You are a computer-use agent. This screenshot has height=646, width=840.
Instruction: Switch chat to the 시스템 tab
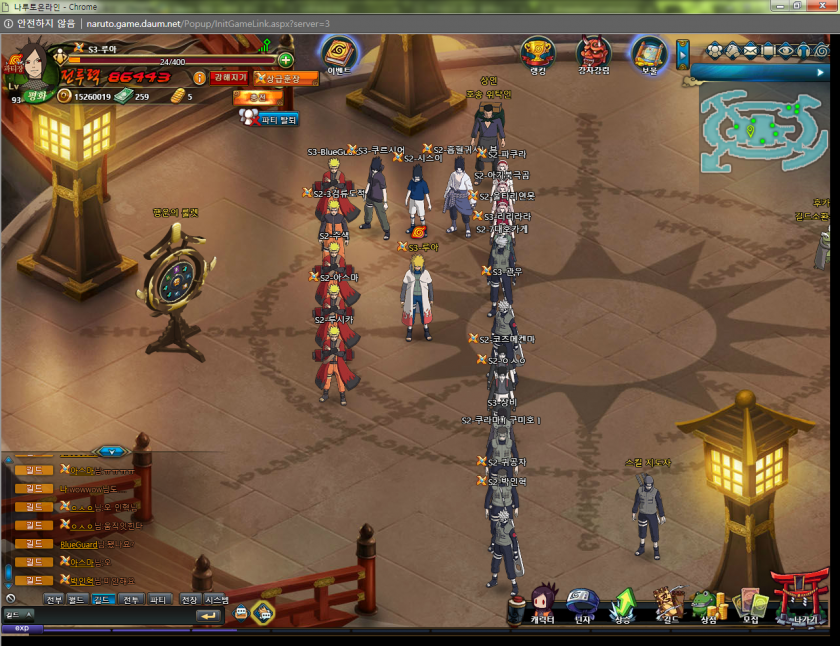click(216, 600)
